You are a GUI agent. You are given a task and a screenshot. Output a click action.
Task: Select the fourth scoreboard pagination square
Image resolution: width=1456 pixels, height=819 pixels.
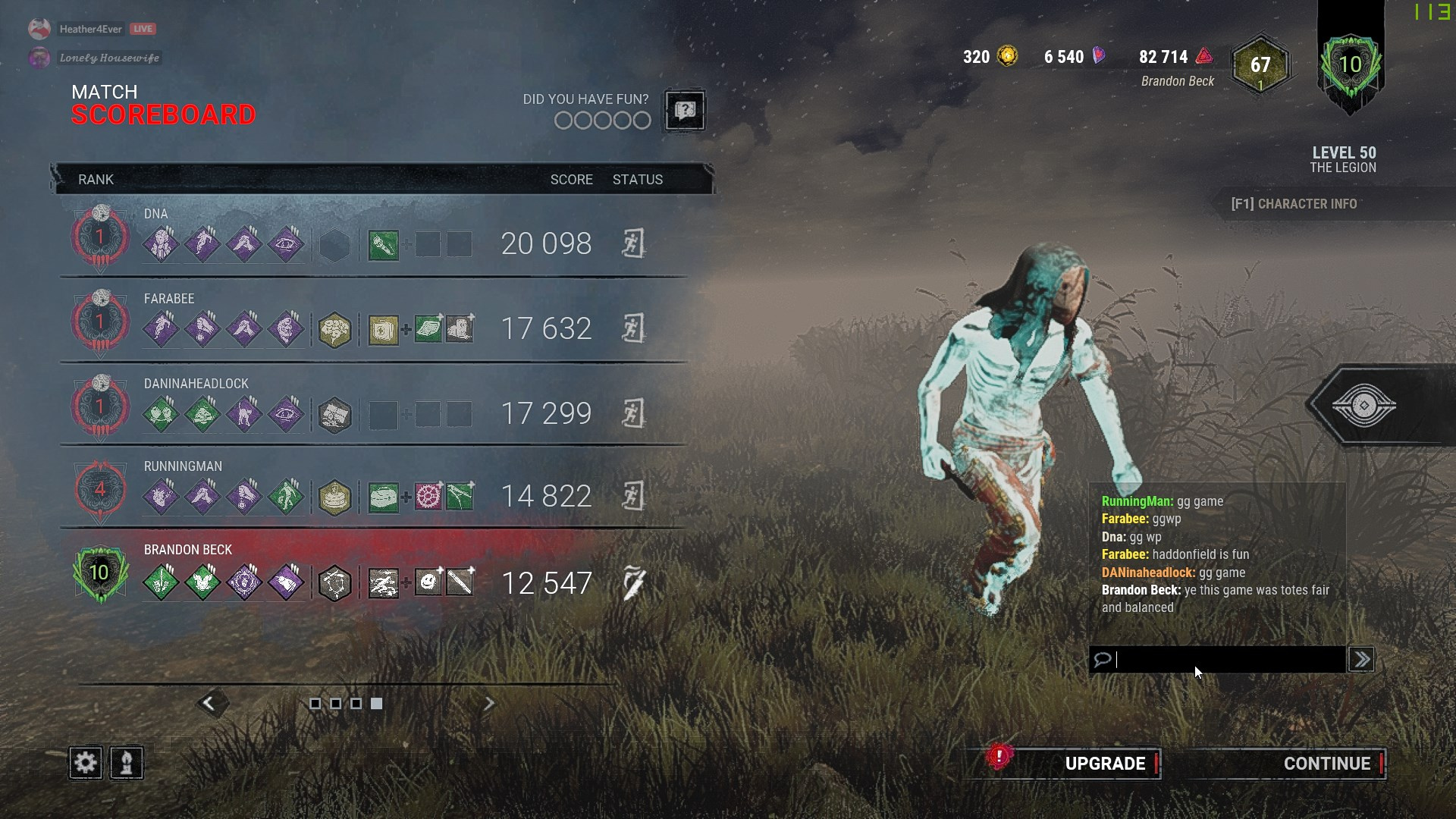[x=376, y=704]
